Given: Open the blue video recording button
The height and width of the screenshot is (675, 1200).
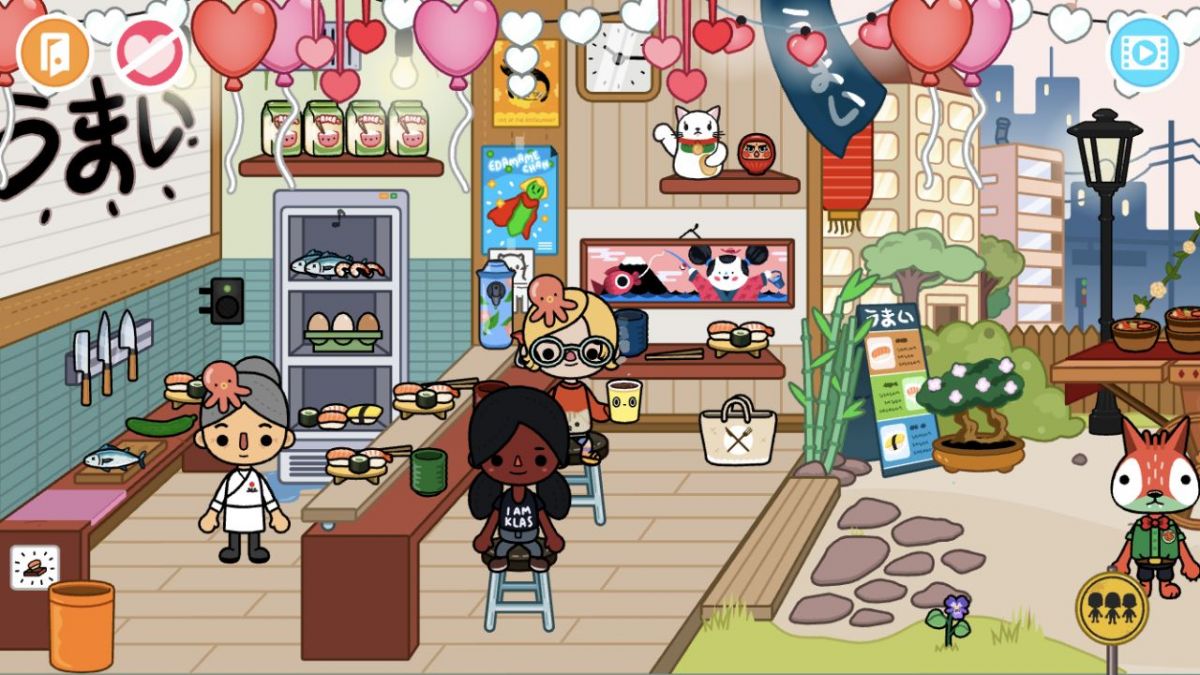Looking at the screenshot, I should tap(1143, 50).
